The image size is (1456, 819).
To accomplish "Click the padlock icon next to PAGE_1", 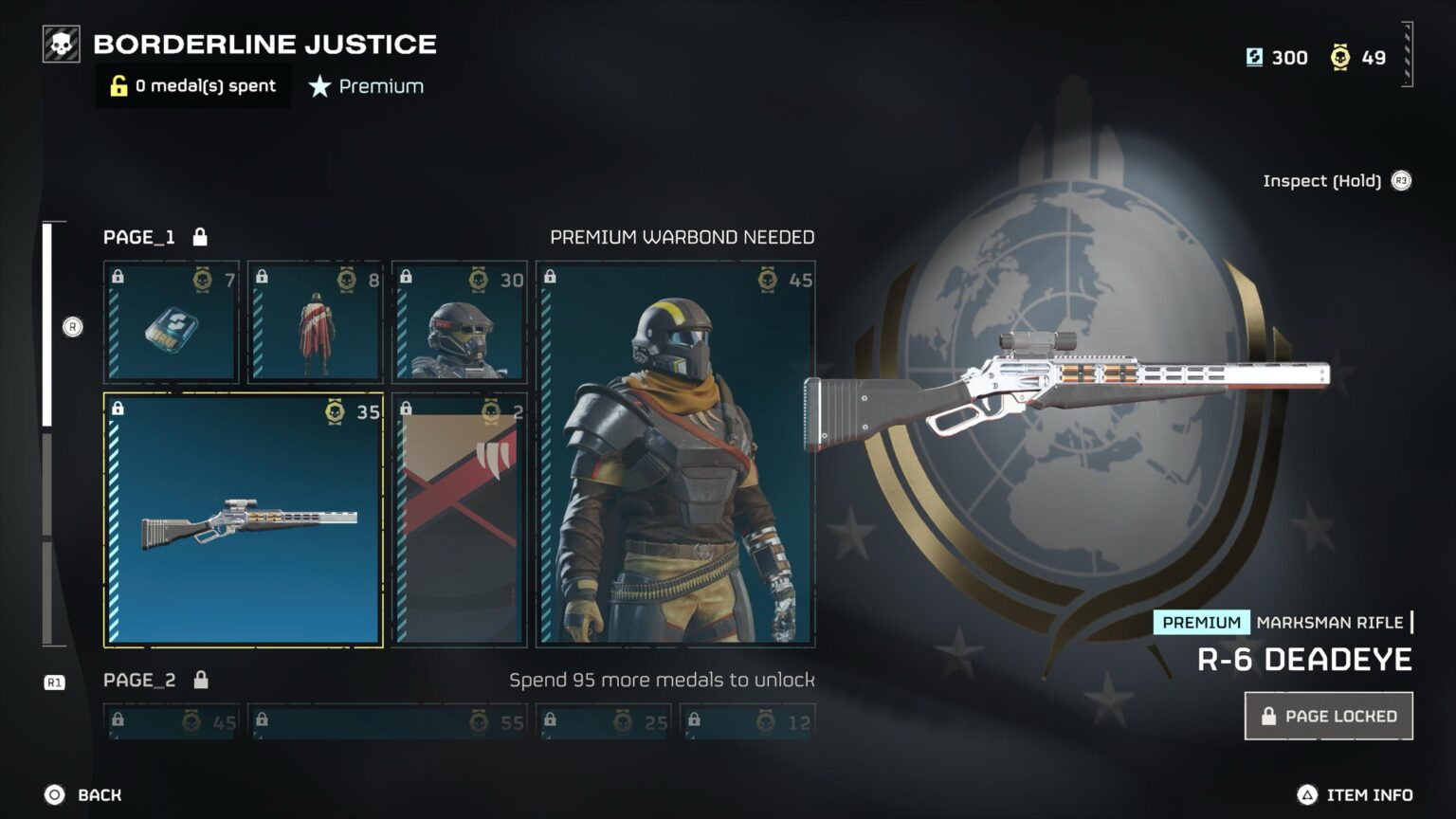I will (200, 236).
